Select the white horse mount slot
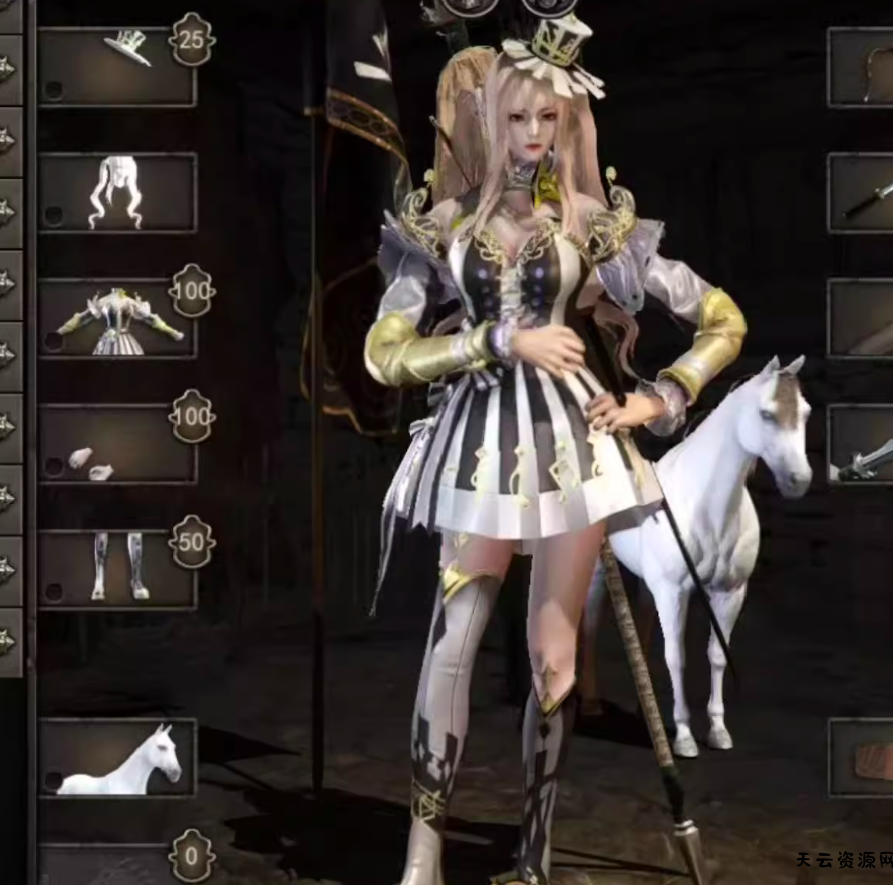This screenshot has width=893, height=885. [x=117, y=757]
